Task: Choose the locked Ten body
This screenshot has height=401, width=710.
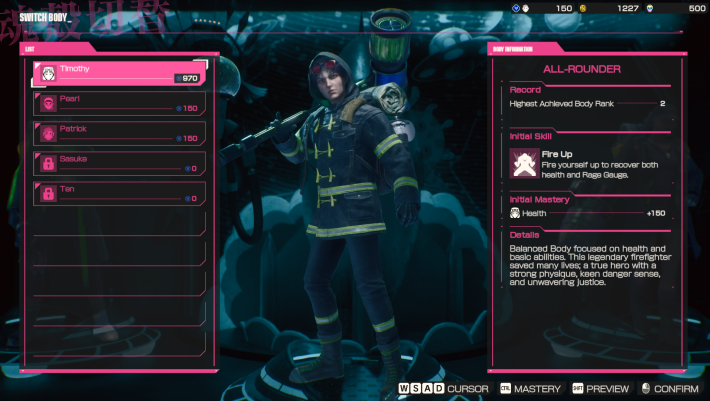Action: pos(118,193)
